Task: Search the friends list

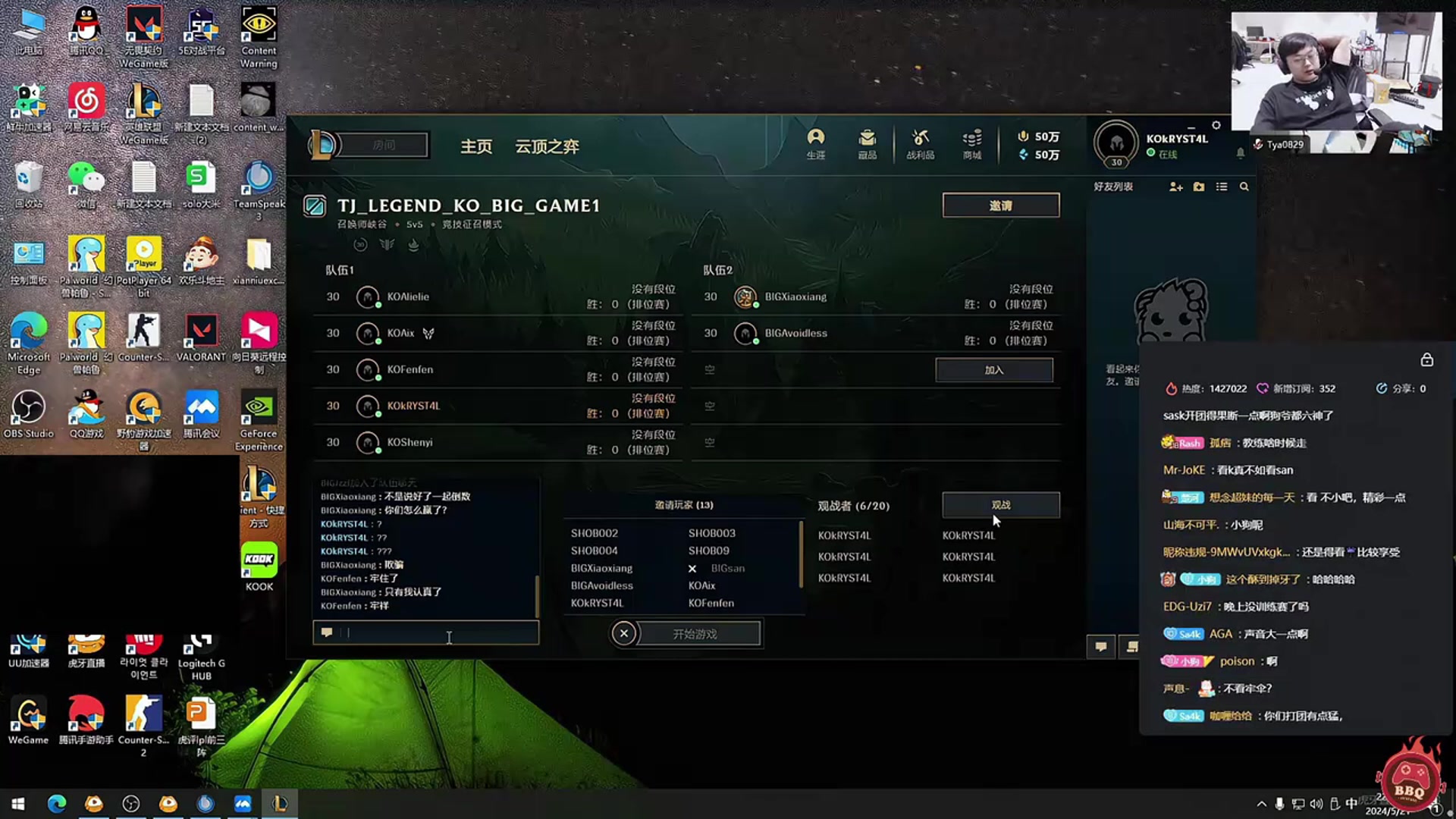Action: 1244,187
